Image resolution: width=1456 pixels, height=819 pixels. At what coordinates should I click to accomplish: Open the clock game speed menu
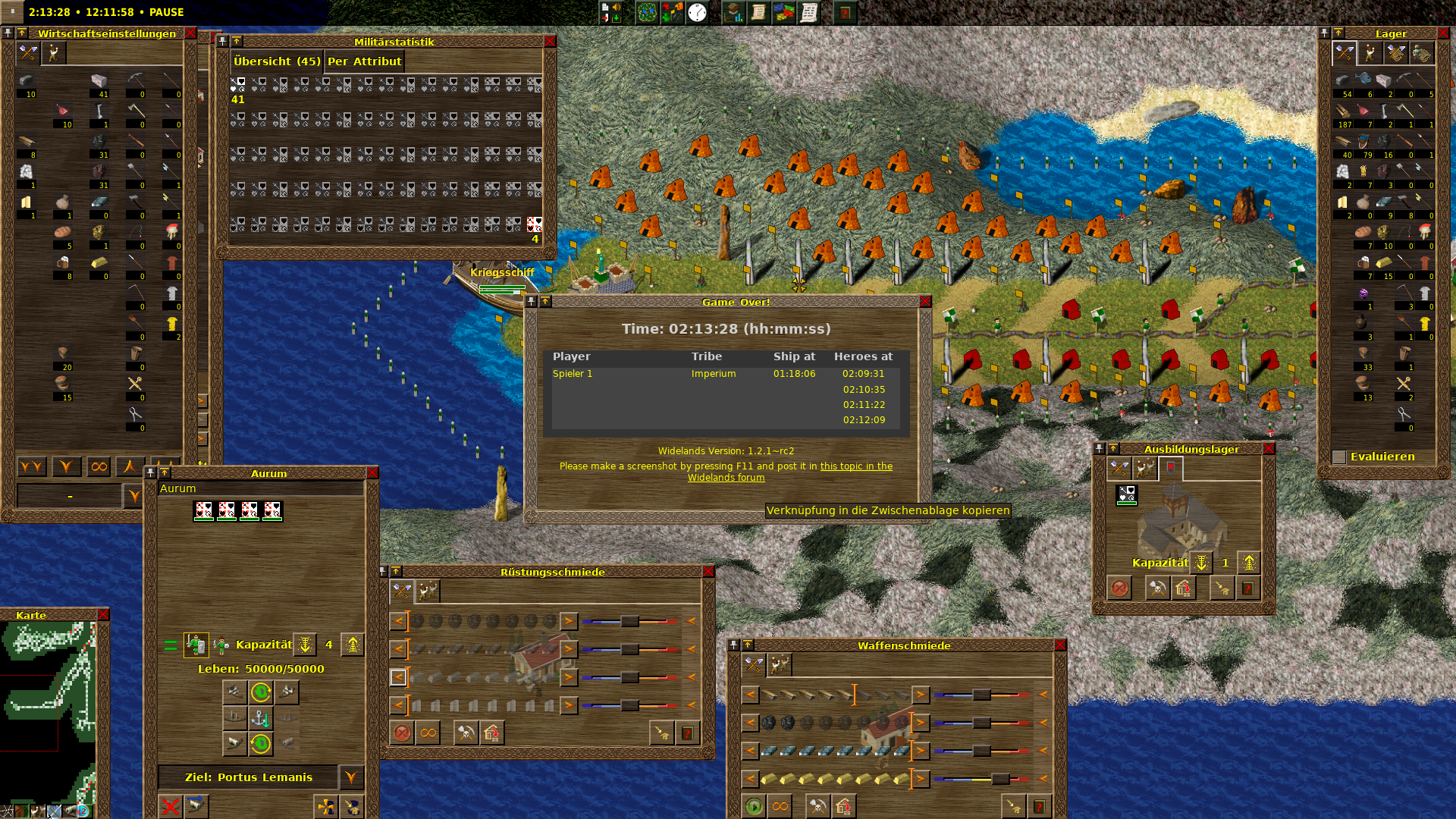697,13
